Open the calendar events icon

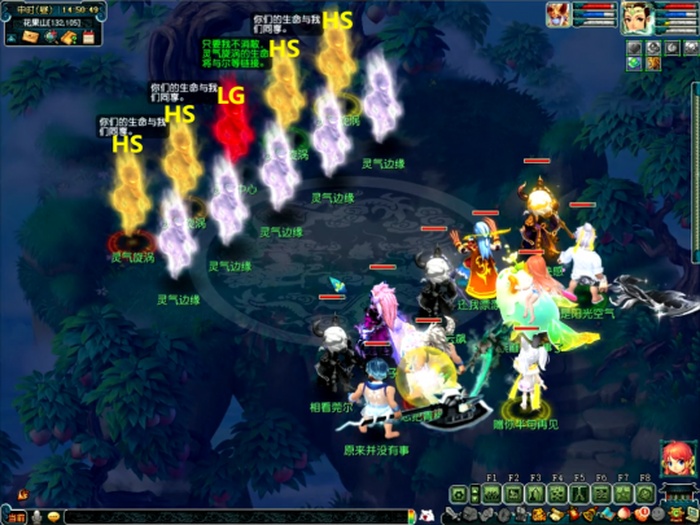(x=87, y=38)
